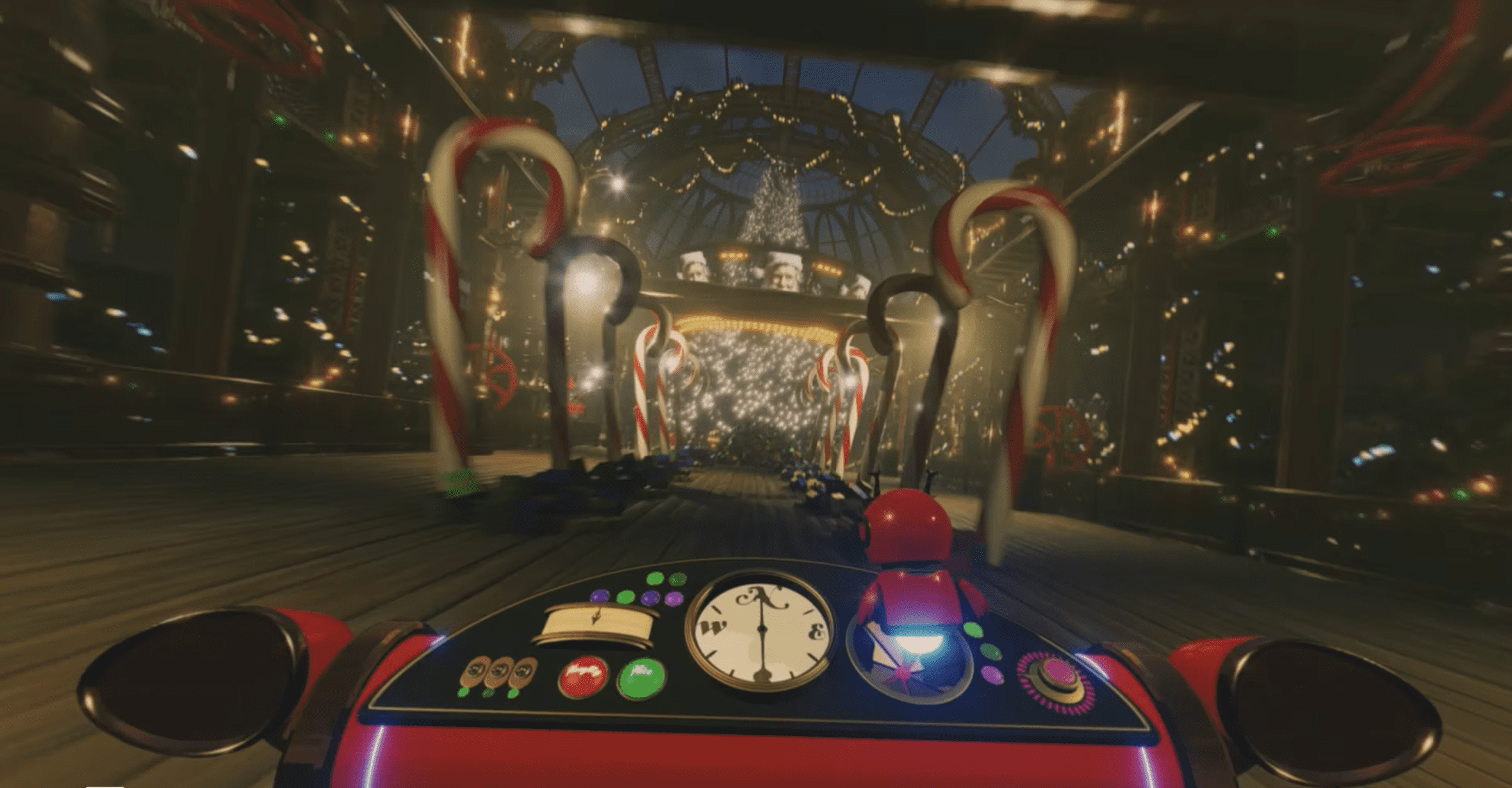The width and height of the screenshot is (1512, 788).
Task: Push the green Nice dashboard button
Action: click(x=641, y=678)
